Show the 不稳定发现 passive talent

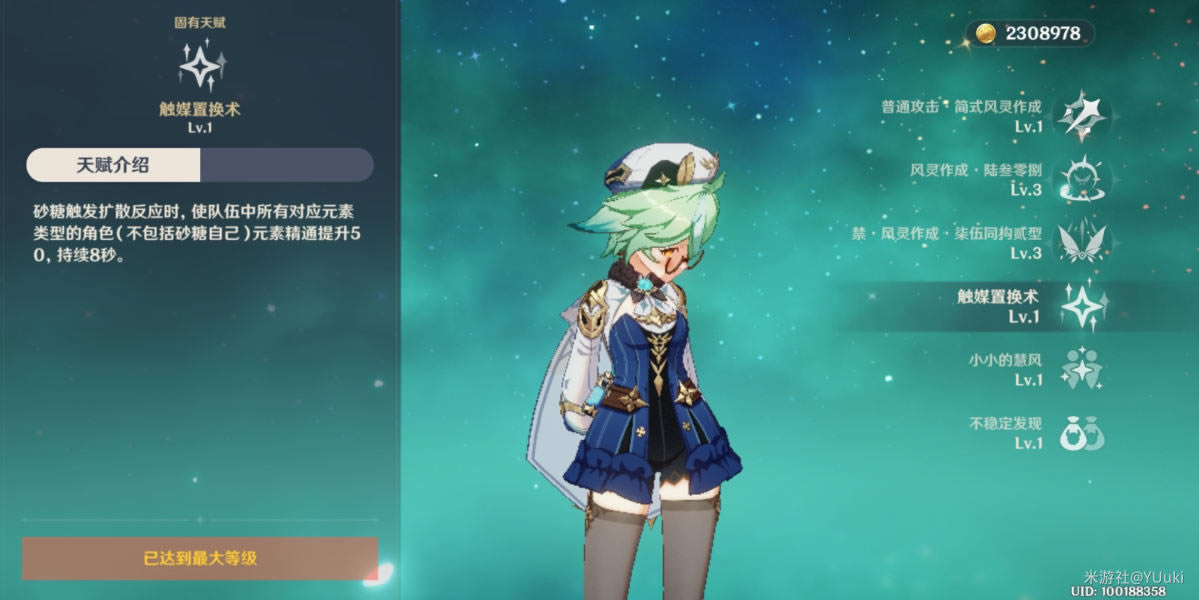1080,433
